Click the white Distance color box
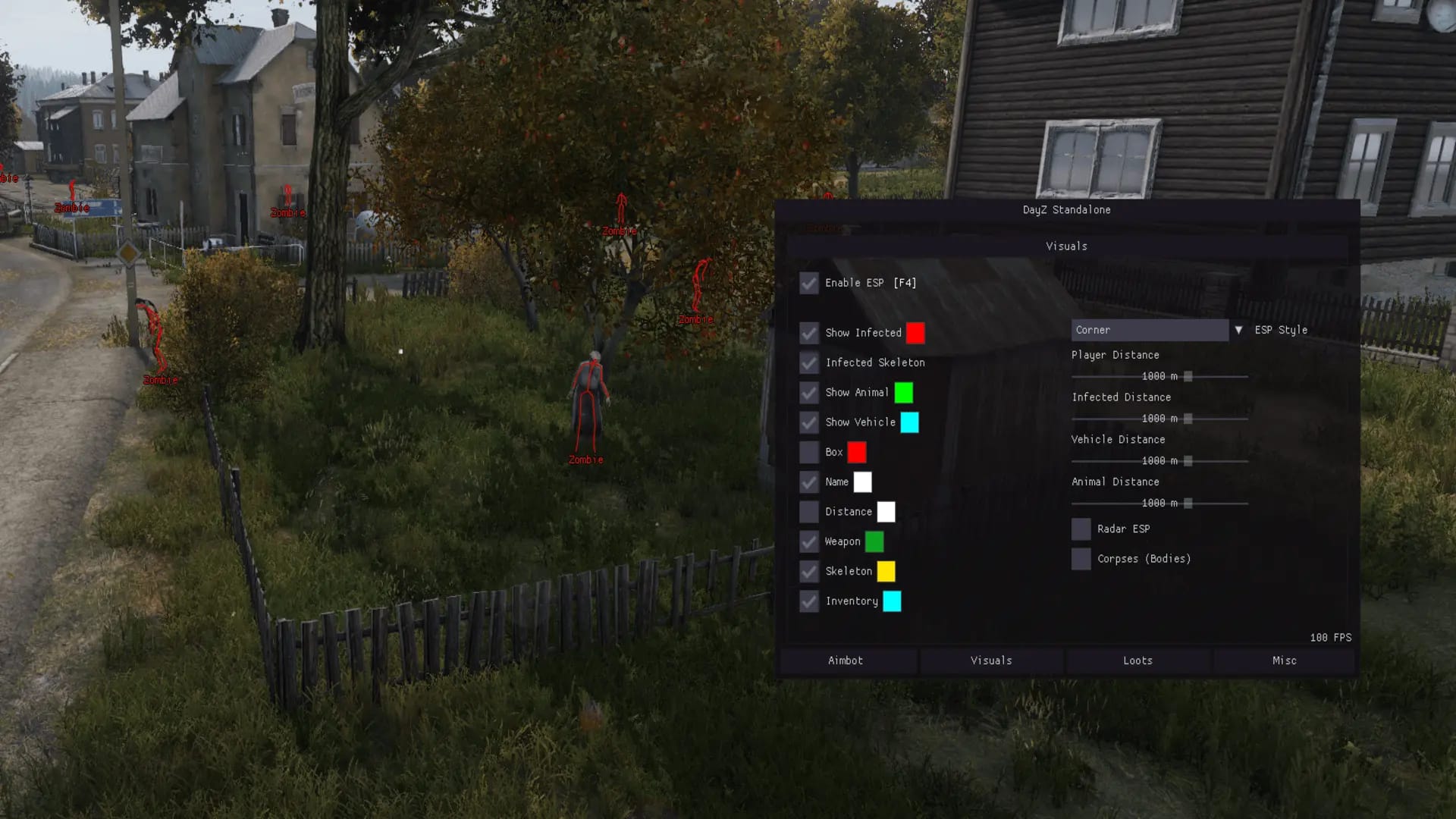 [x=887, y=512]
